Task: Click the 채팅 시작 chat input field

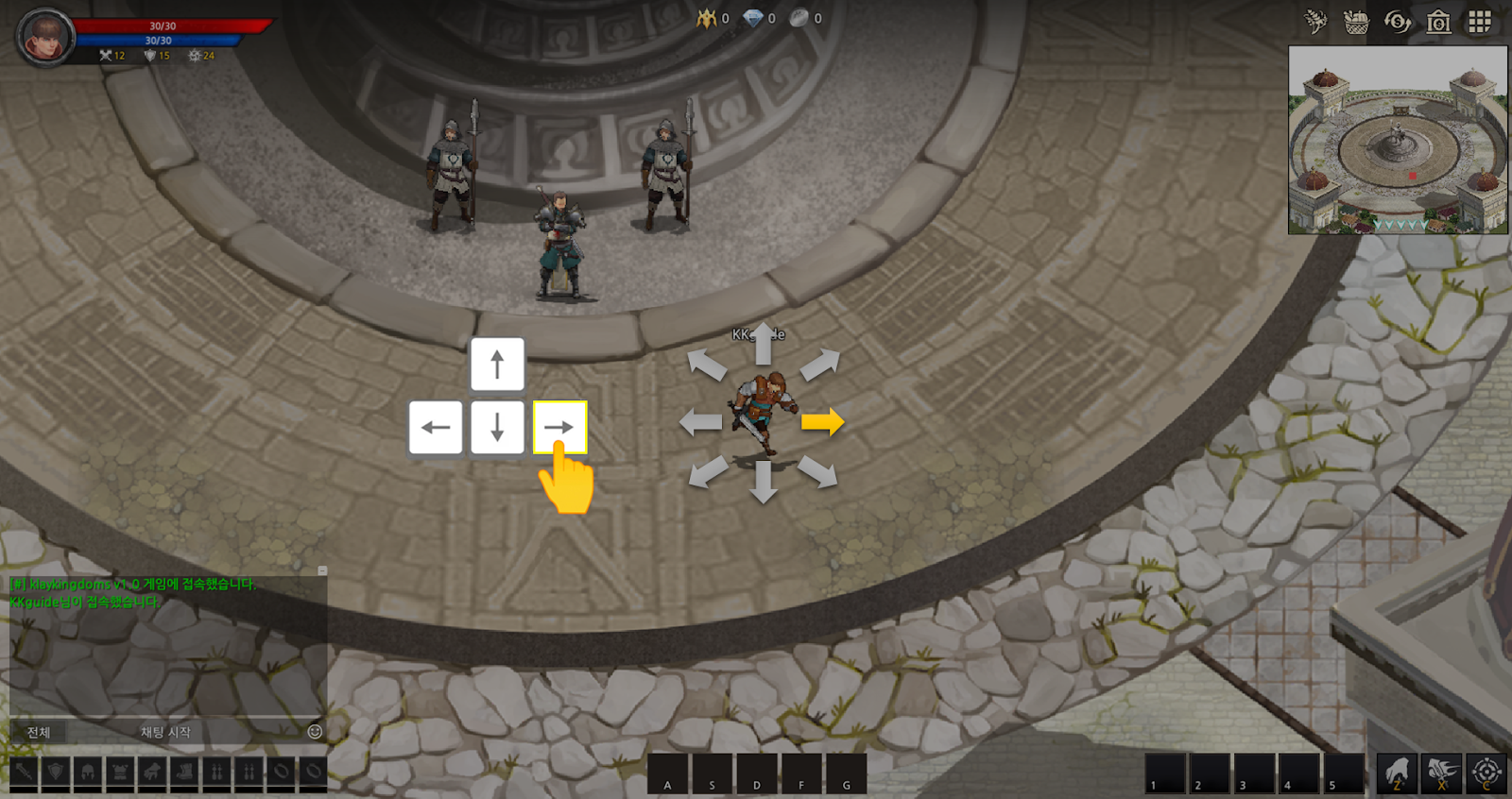Action: [165, 732]
